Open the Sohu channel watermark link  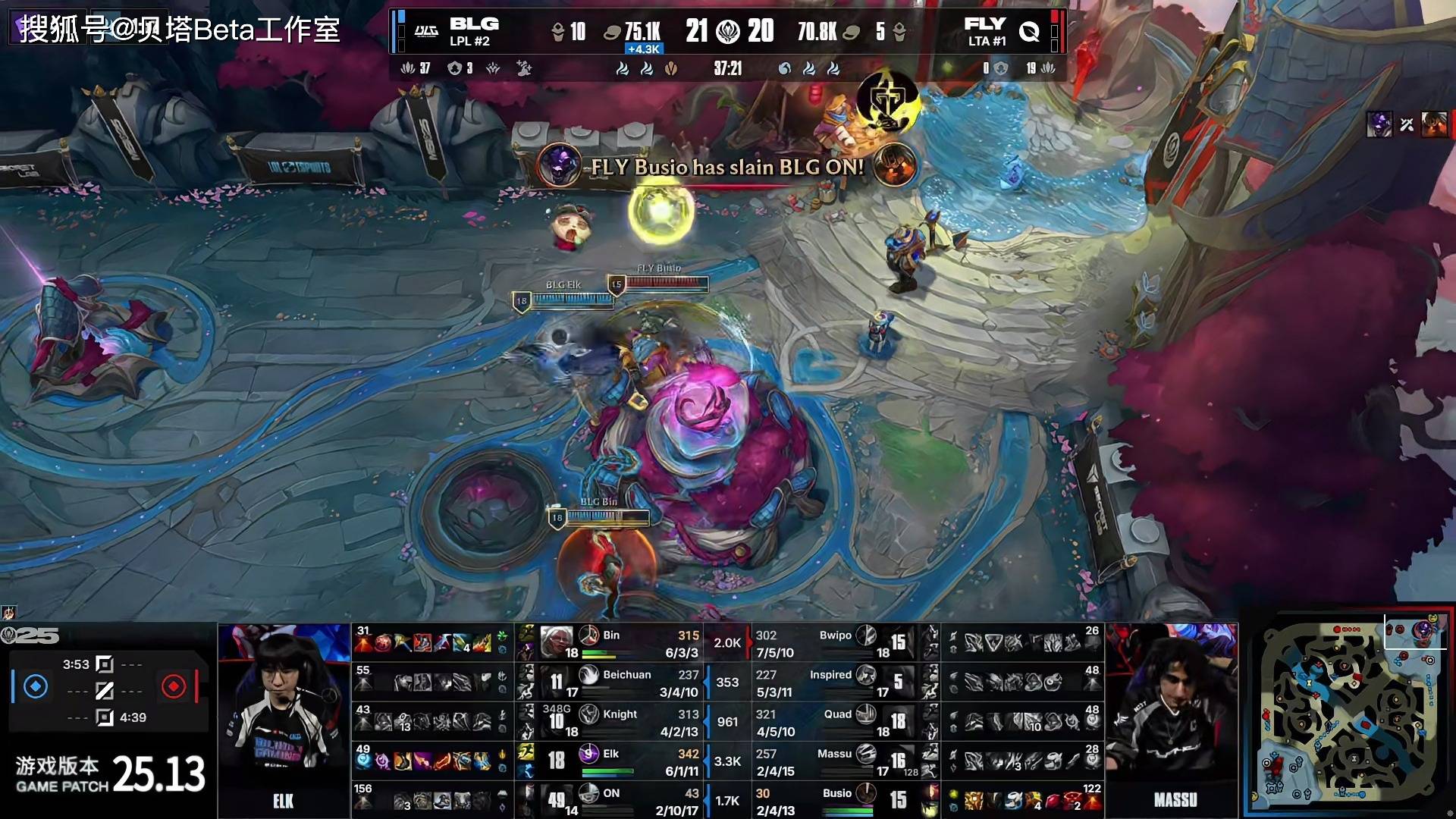pyautogui.click(x=179, y=30)
